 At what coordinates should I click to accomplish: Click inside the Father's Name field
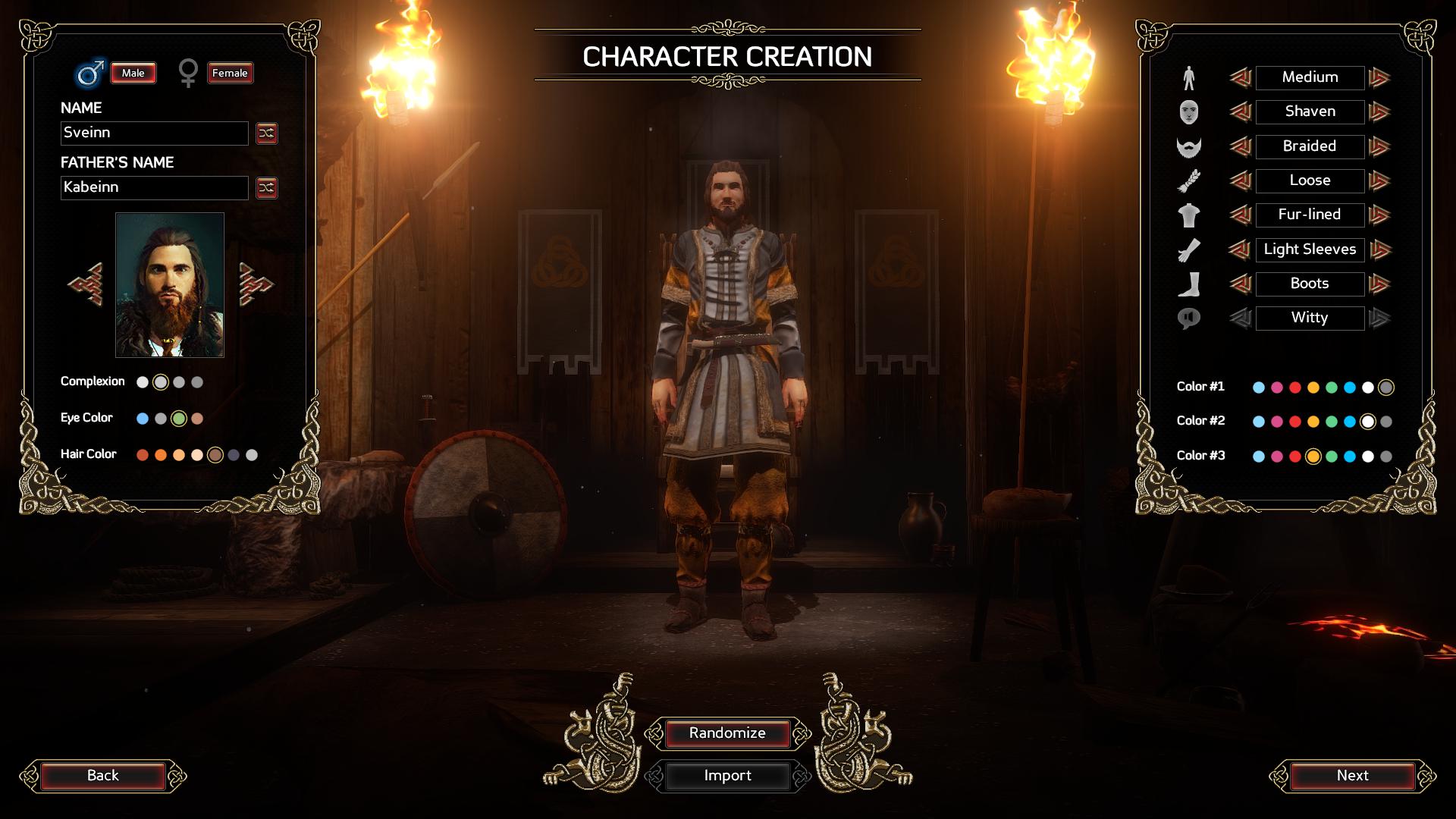154,187
